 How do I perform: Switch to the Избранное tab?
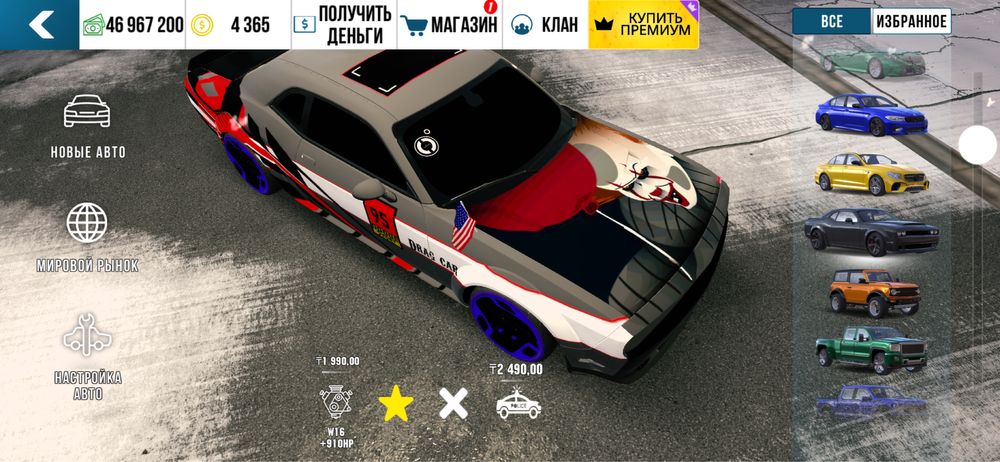911,21
